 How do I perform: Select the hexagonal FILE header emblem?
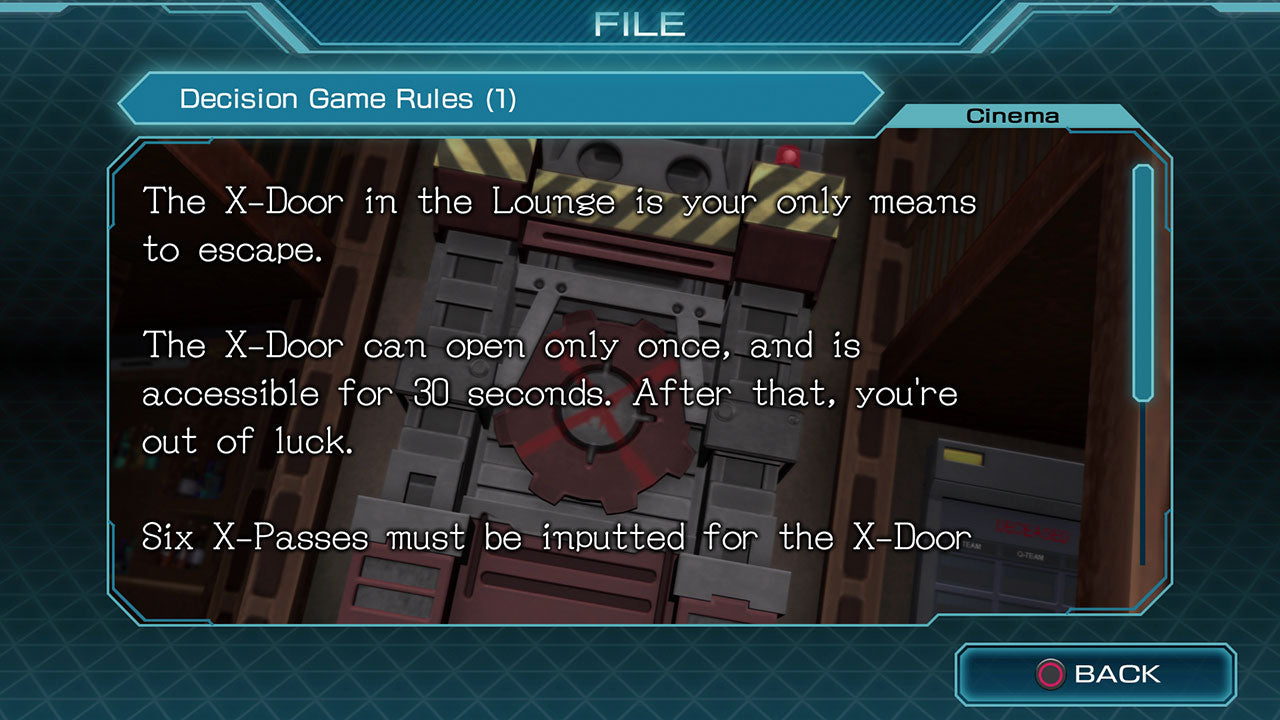click(640, 24)
